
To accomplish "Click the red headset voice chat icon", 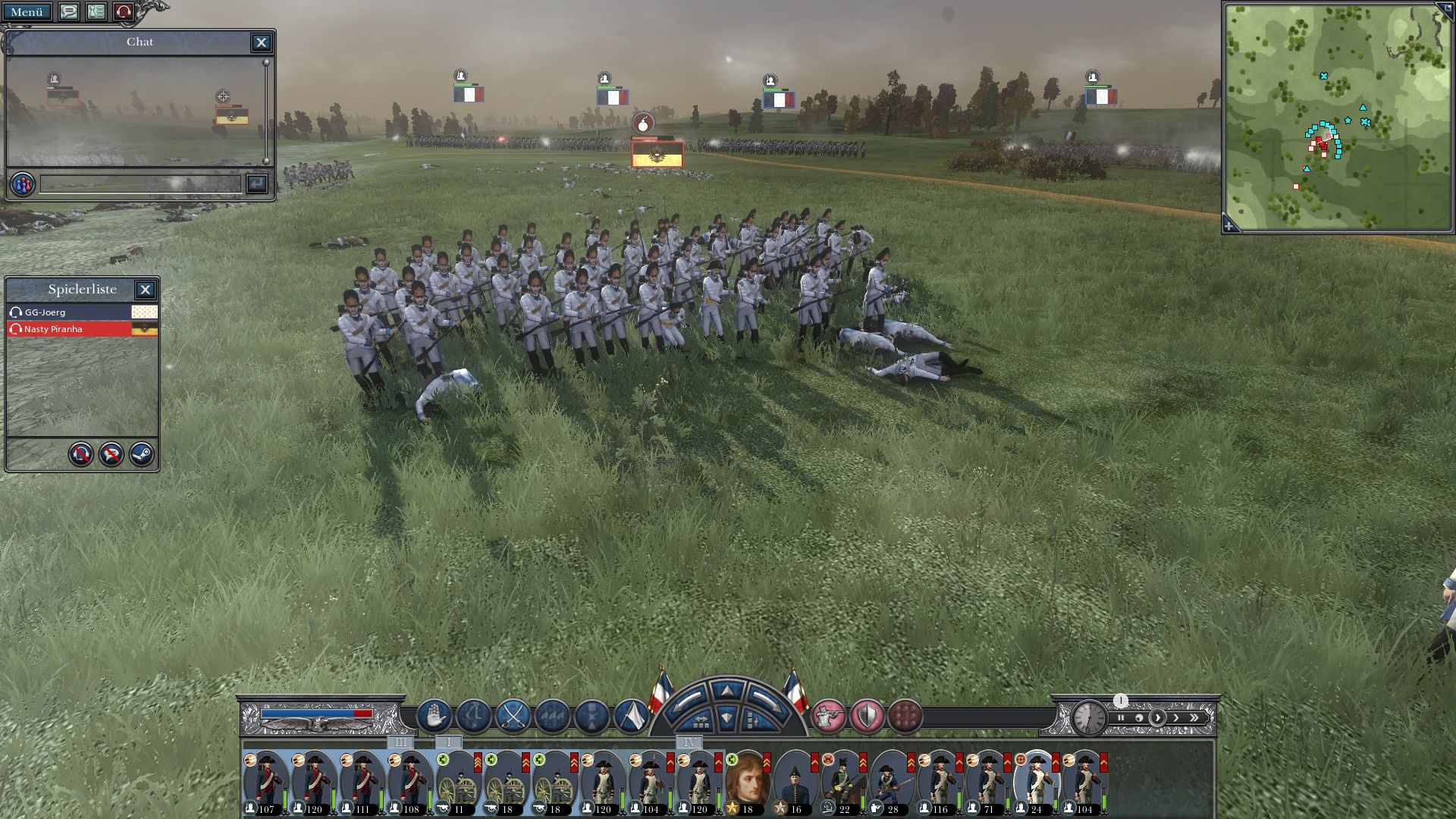I will tap(123, 12).
